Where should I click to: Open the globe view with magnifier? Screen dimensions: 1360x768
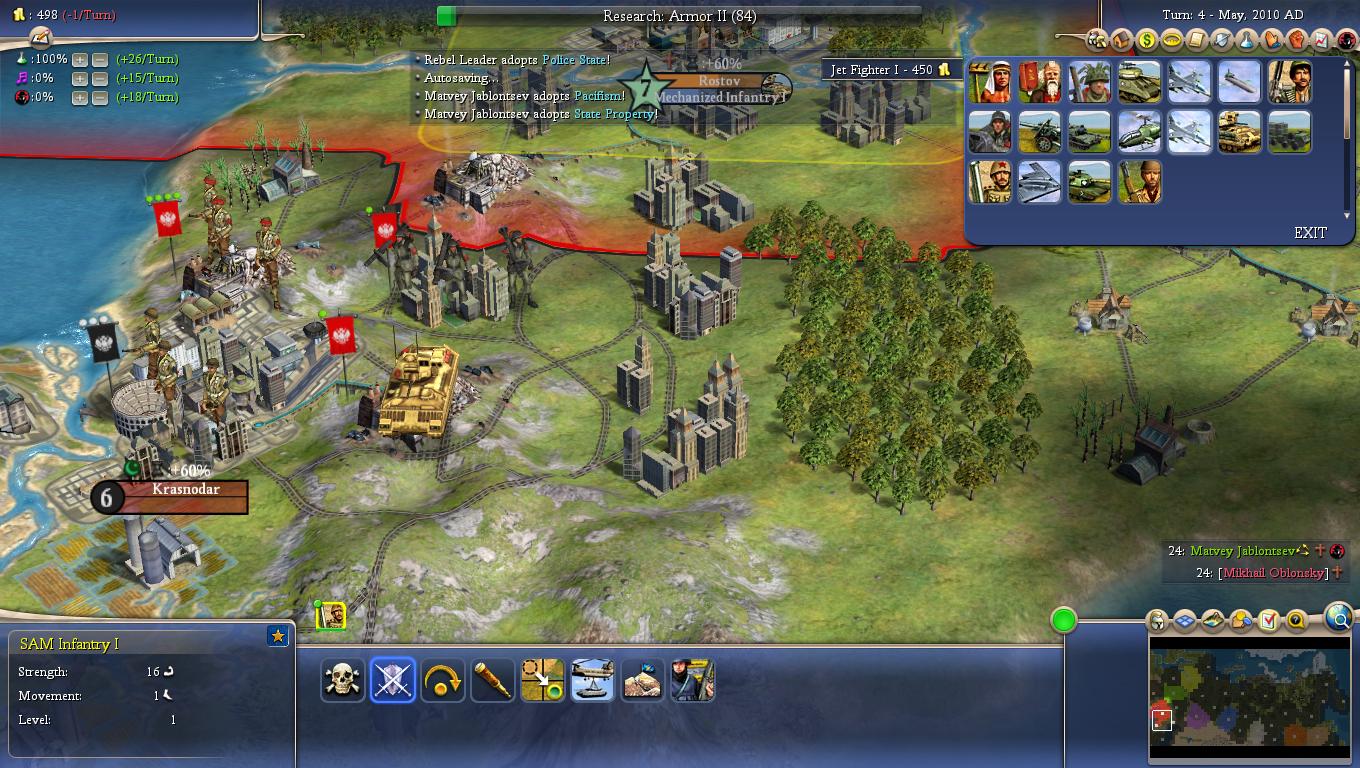(x=1339, y=618)
